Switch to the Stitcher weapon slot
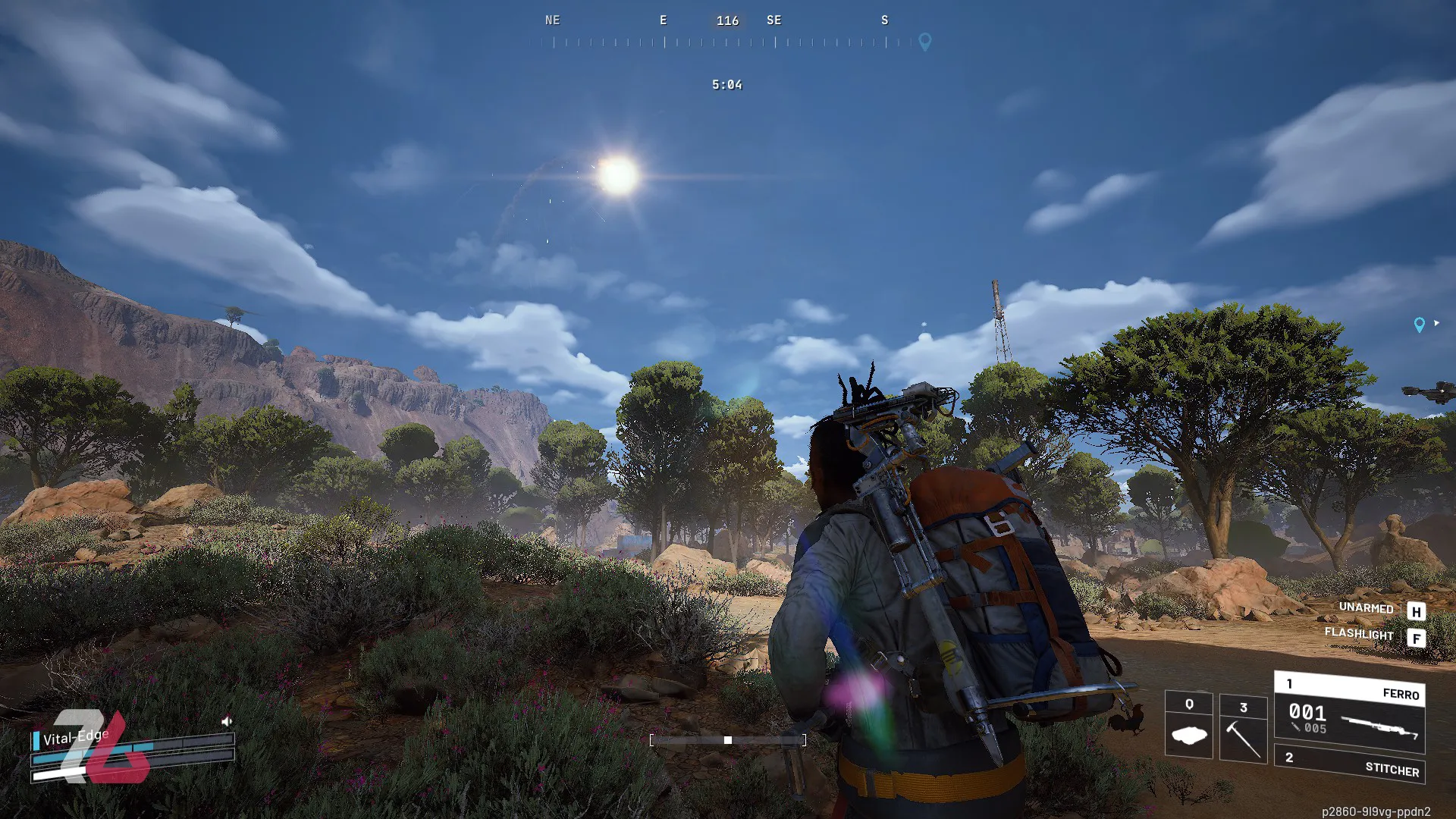The width and height of the screenshot is (1456, 819). [x=1350, y=764]
